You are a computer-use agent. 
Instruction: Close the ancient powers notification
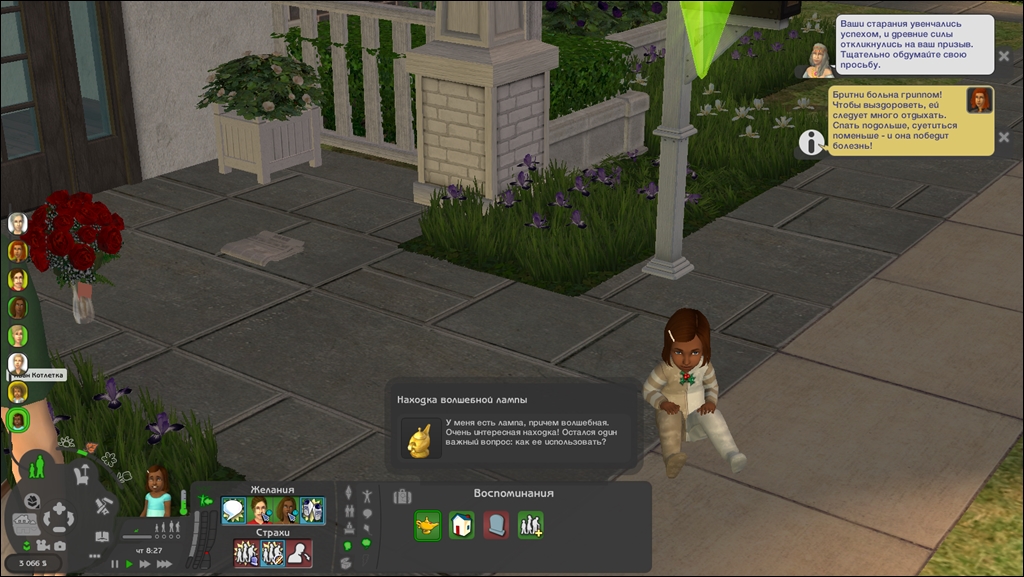point(1004,56)
